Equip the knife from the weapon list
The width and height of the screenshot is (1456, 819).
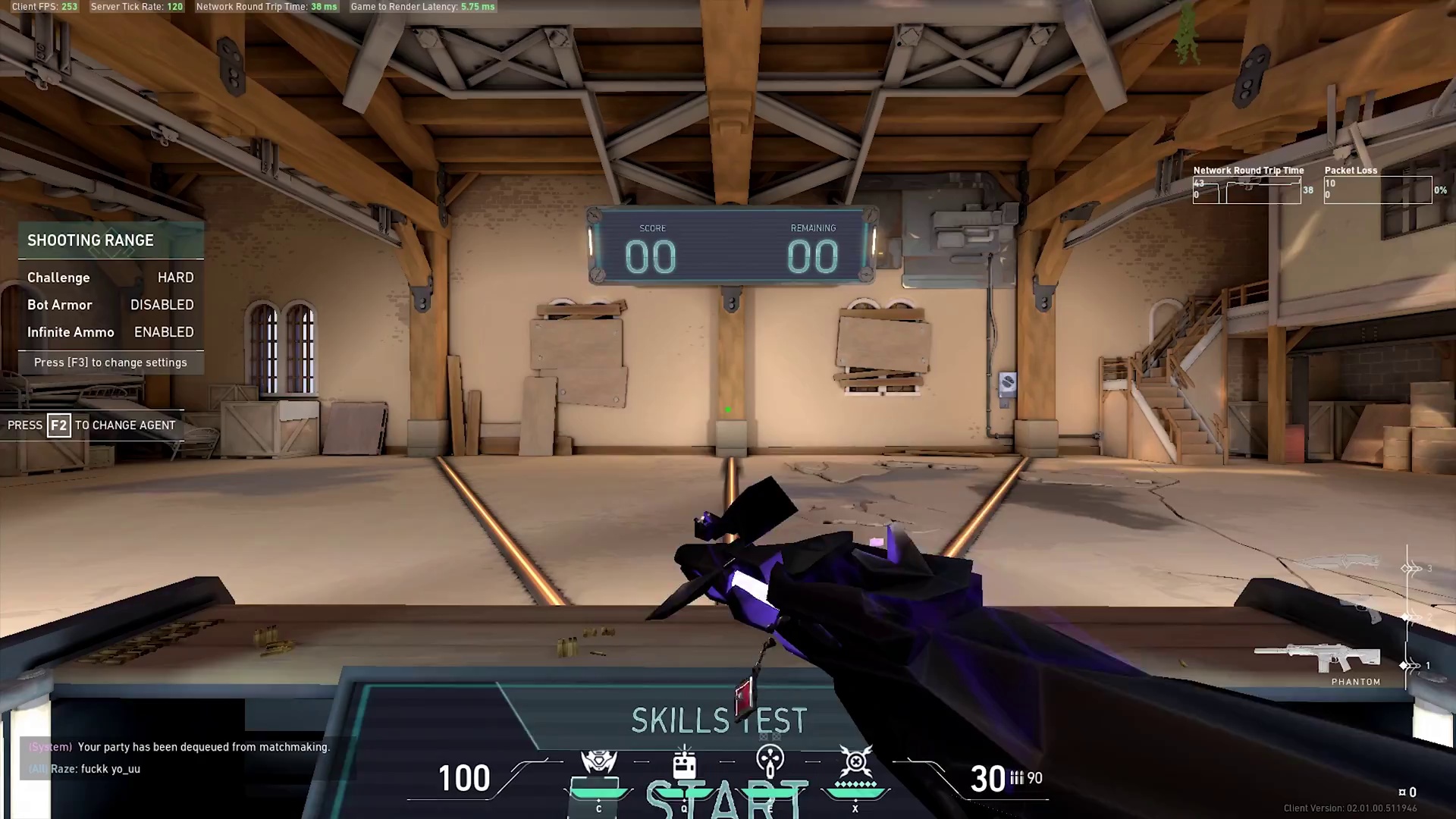[x=1341, y=563]
